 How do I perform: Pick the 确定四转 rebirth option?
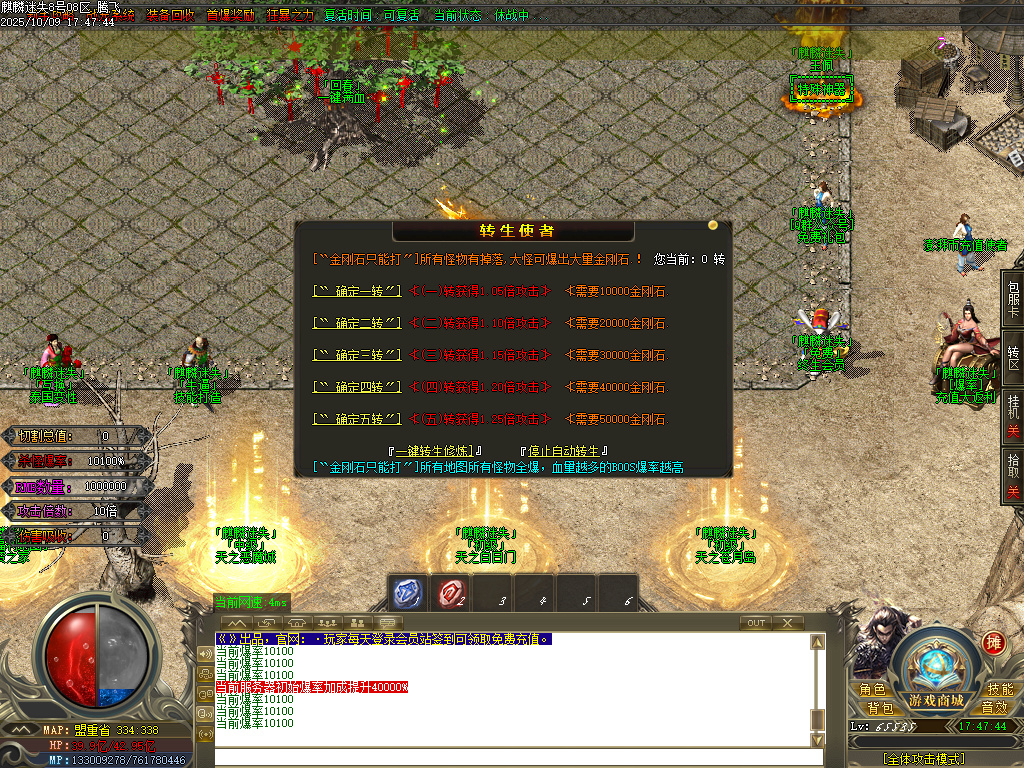point(357,388)
